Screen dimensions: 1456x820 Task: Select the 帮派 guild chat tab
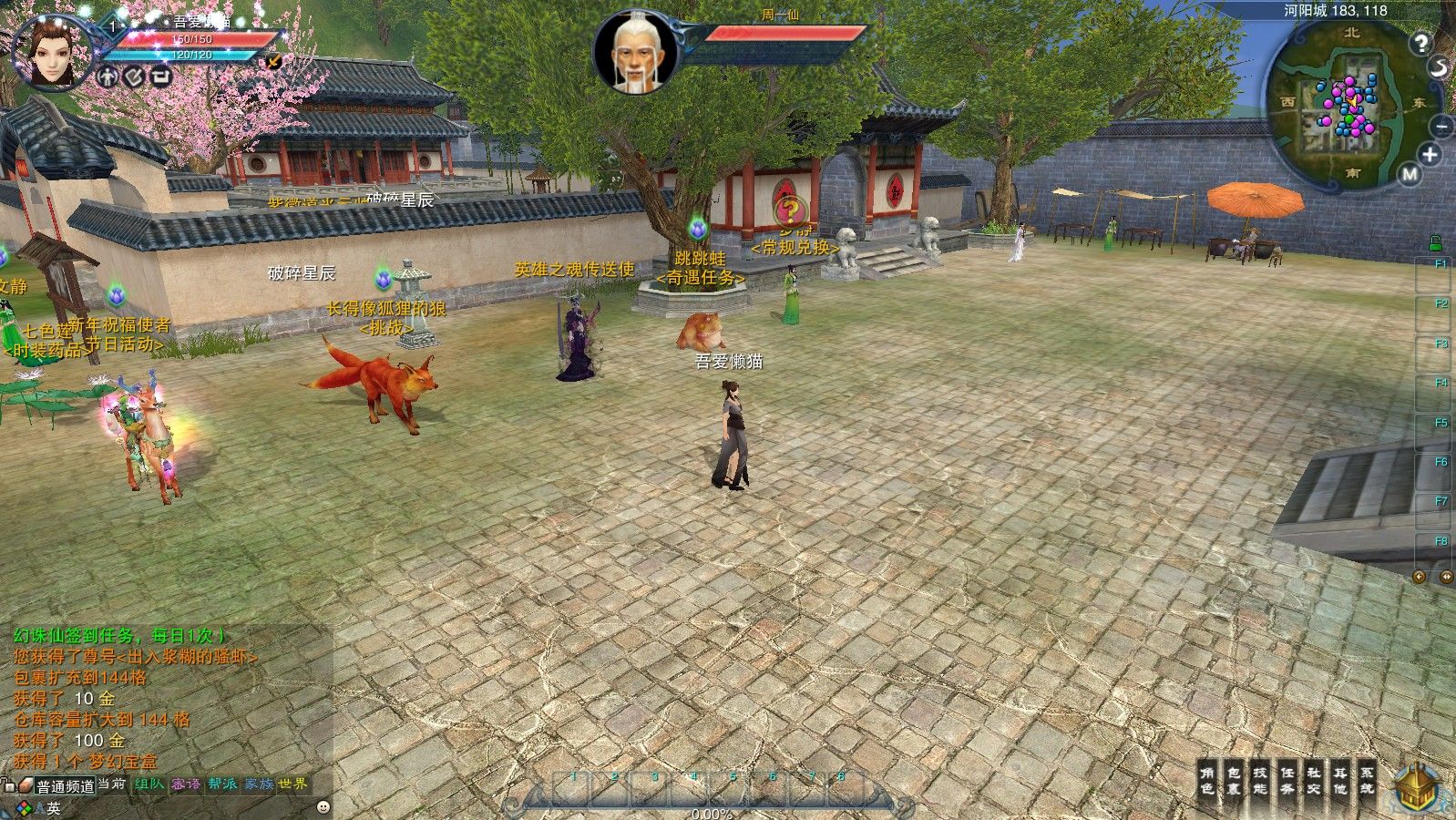click(x=222, y=784)
